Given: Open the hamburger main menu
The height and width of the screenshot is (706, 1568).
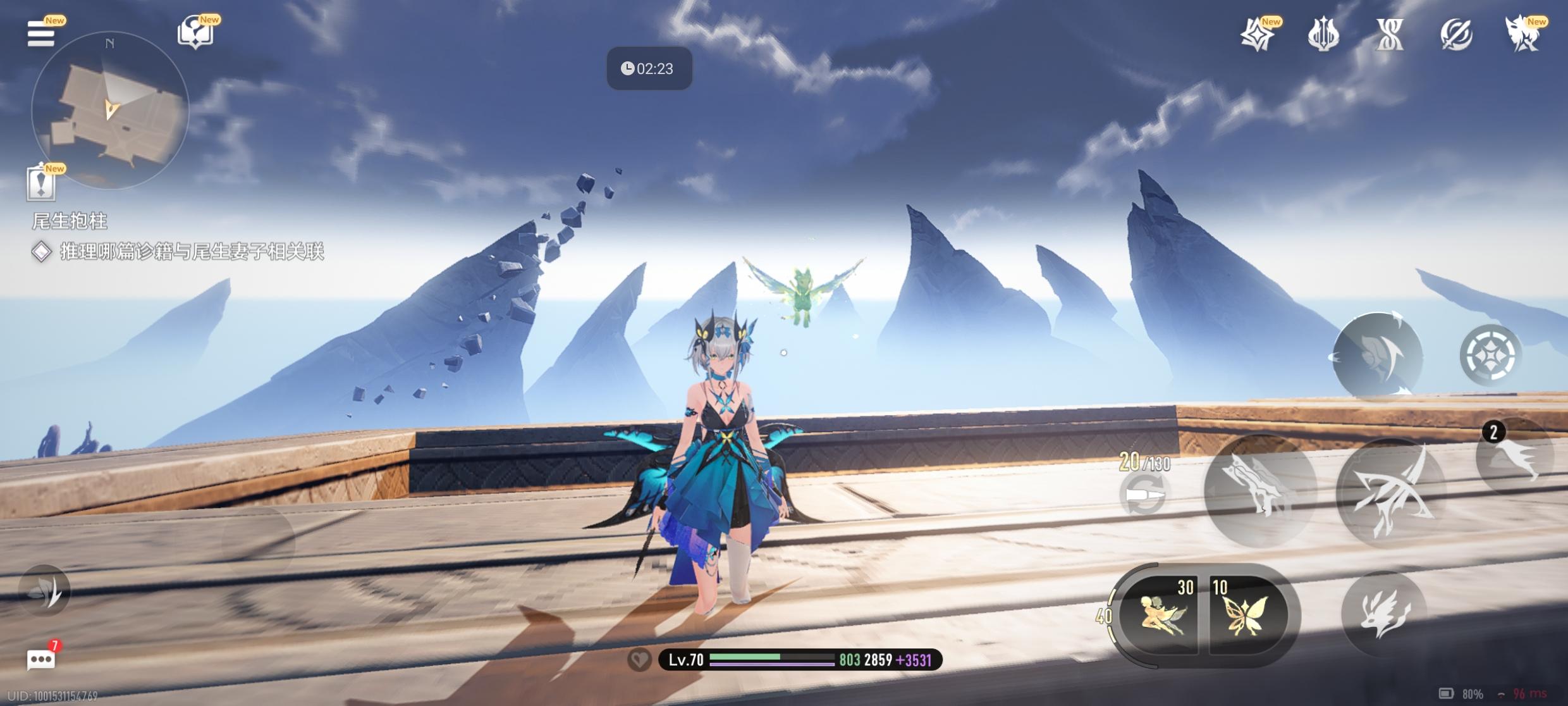Looking at the screenshot, I should click(40, 34).
